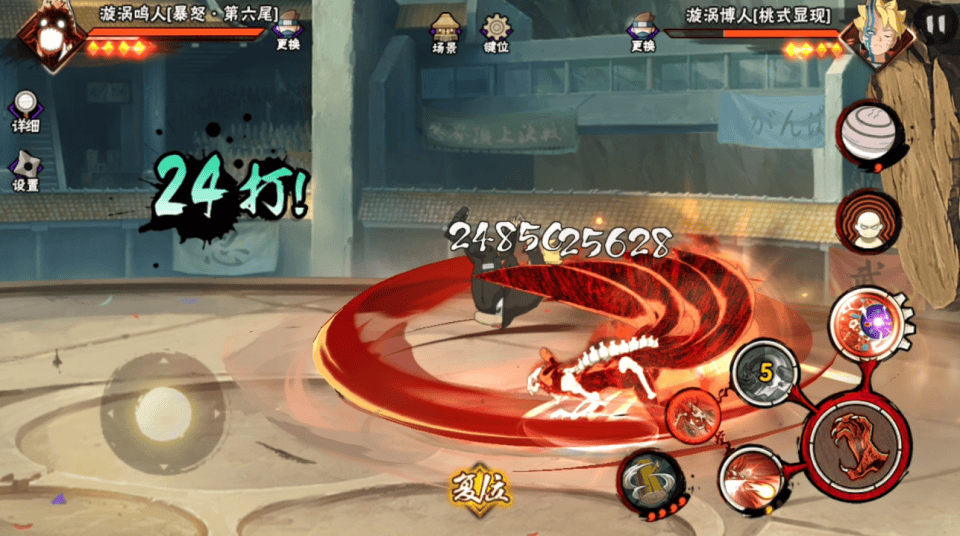Viewport: 960px width, 536px height.
Task: Open the 场景 scene selector
Action: point(445,32)
